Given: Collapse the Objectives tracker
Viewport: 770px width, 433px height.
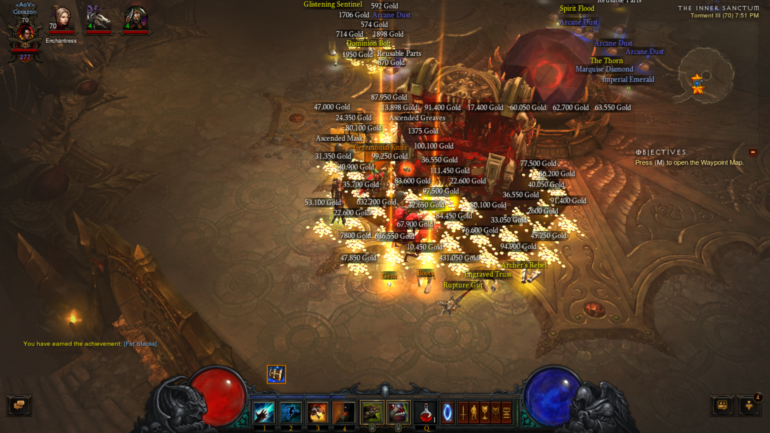Looking at the screenshot, I should (753, 152).
